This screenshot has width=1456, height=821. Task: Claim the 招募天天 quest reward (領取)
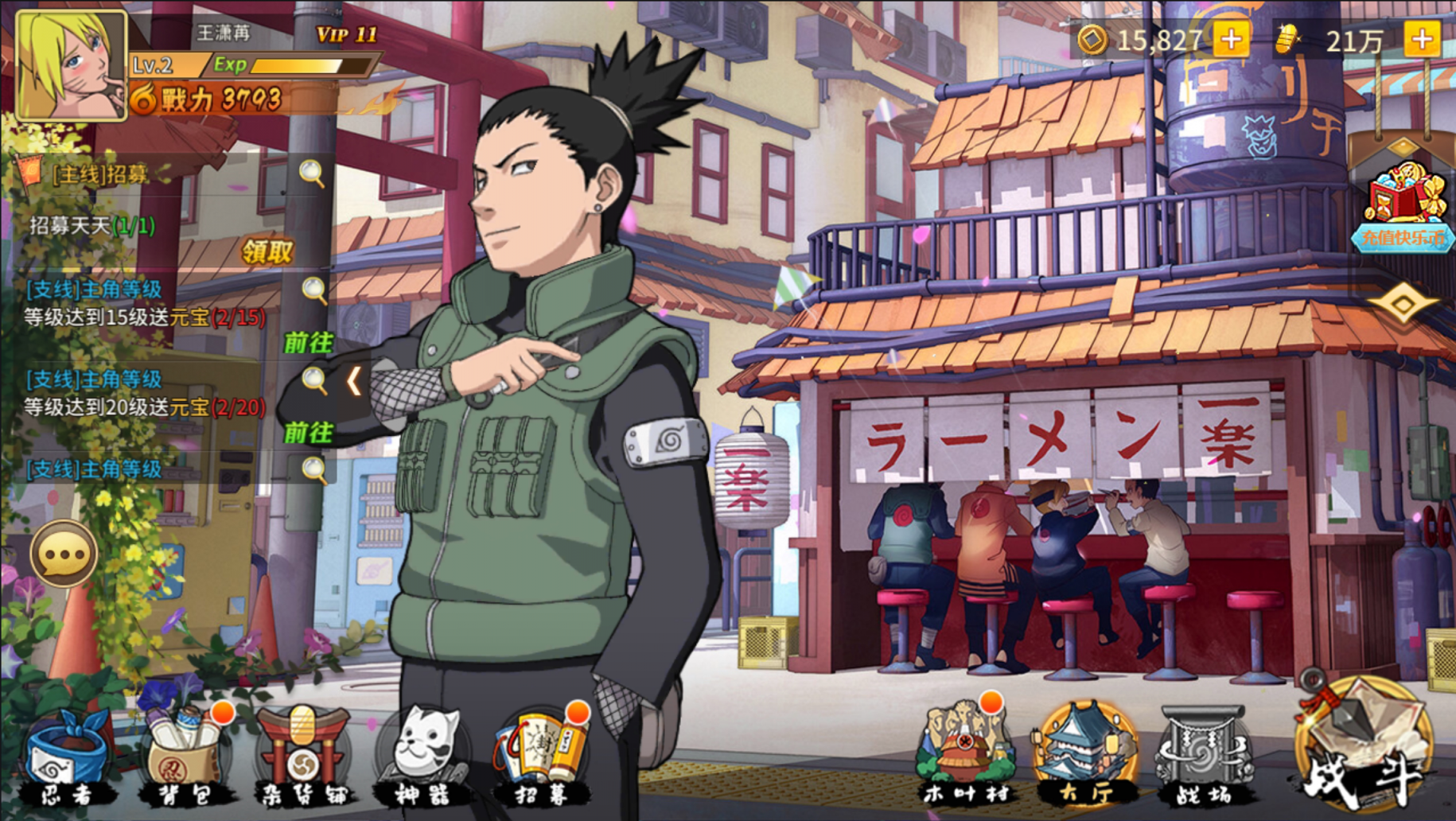(x=267, y=253)
